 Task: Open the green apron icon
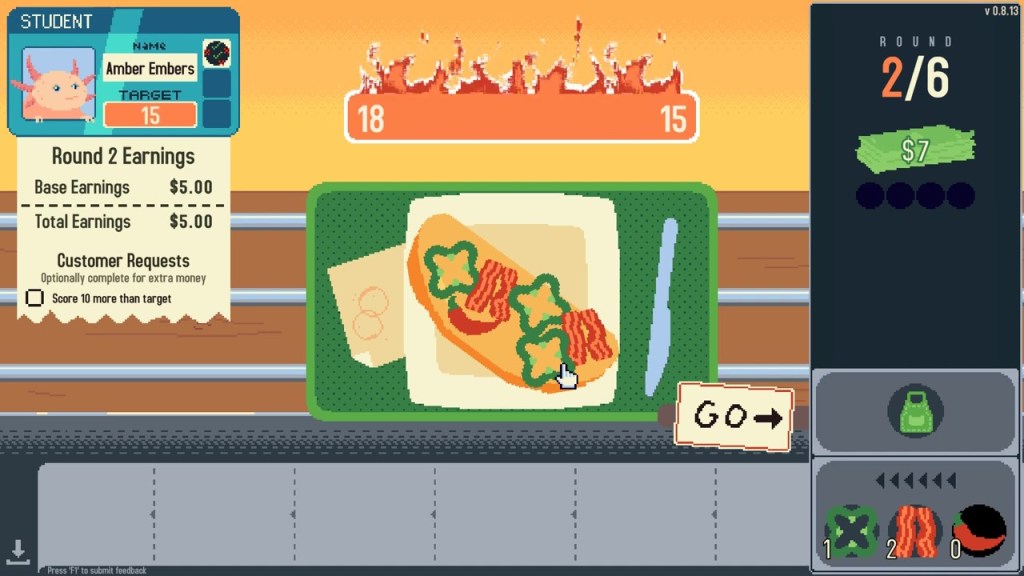pos(915,410)
